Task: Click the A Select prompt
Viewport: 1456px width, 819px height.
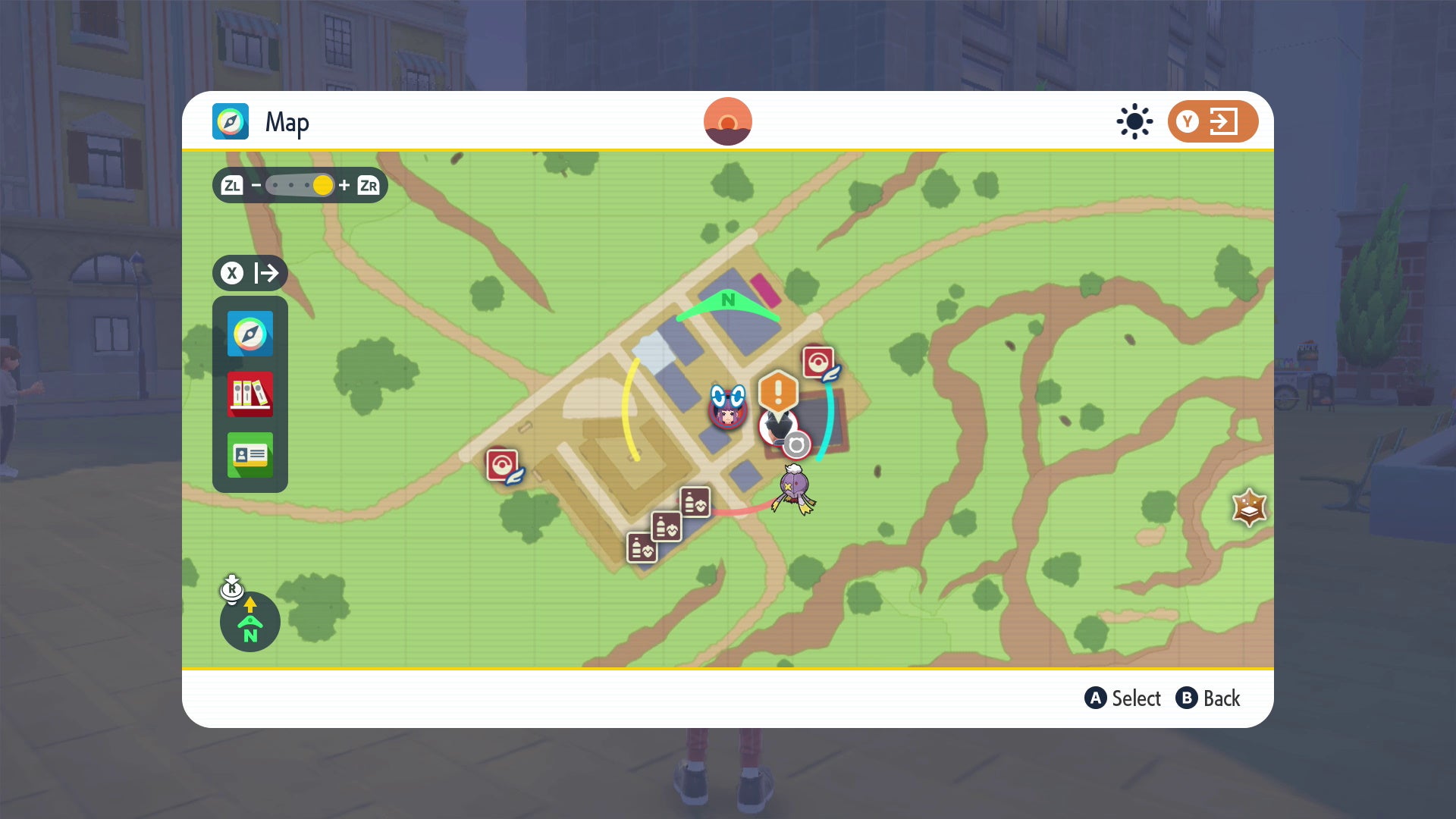Action: click(1122, 698)
